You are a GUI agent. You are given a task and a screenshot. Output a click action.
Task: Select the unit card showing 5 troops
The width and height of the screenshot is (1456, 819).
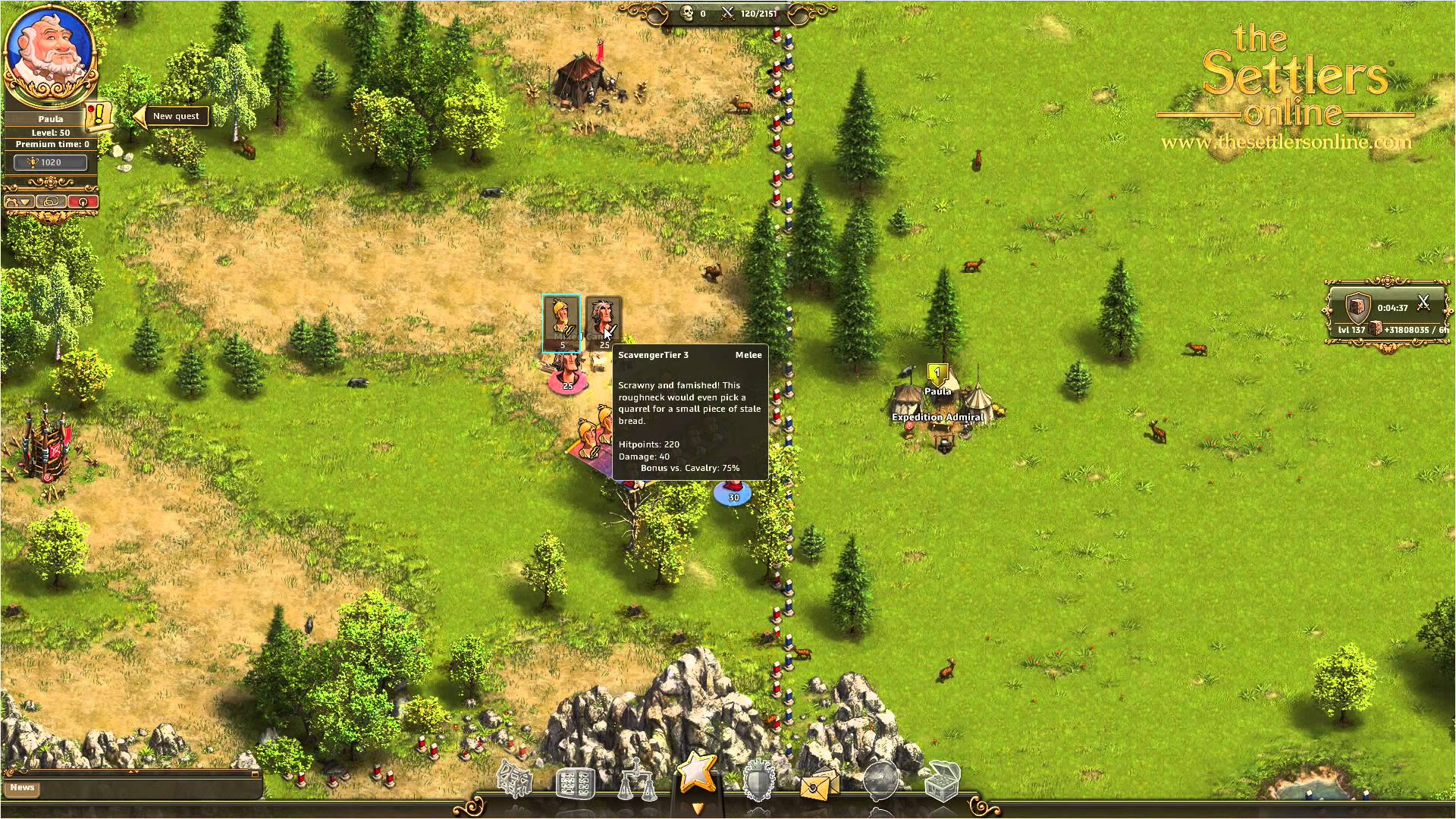coord(562,323)
